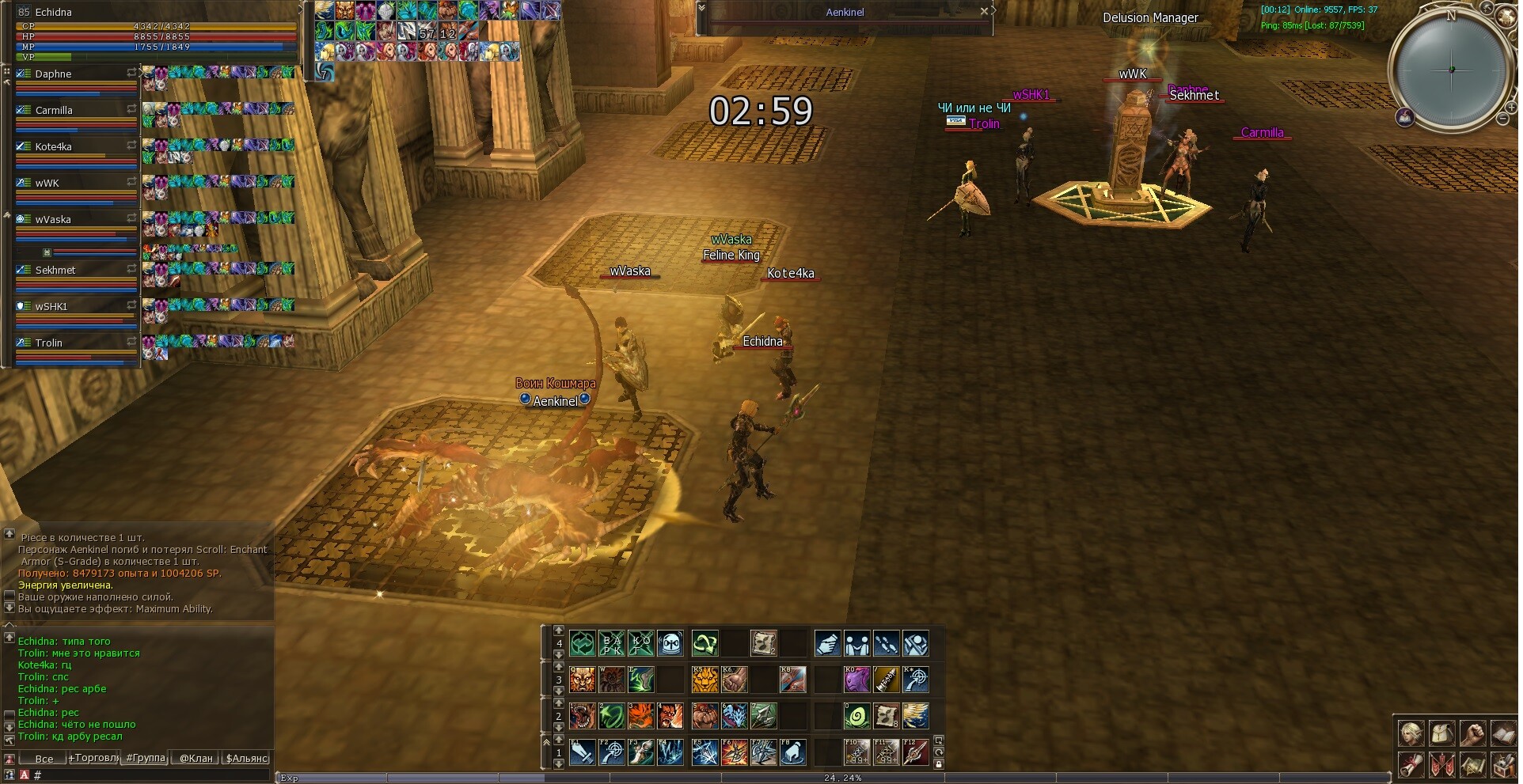Image resolution: width=1523 pixels, height=784 pixels.
Task: Open the character status elf portrait icon
Action: point(1410,733)
